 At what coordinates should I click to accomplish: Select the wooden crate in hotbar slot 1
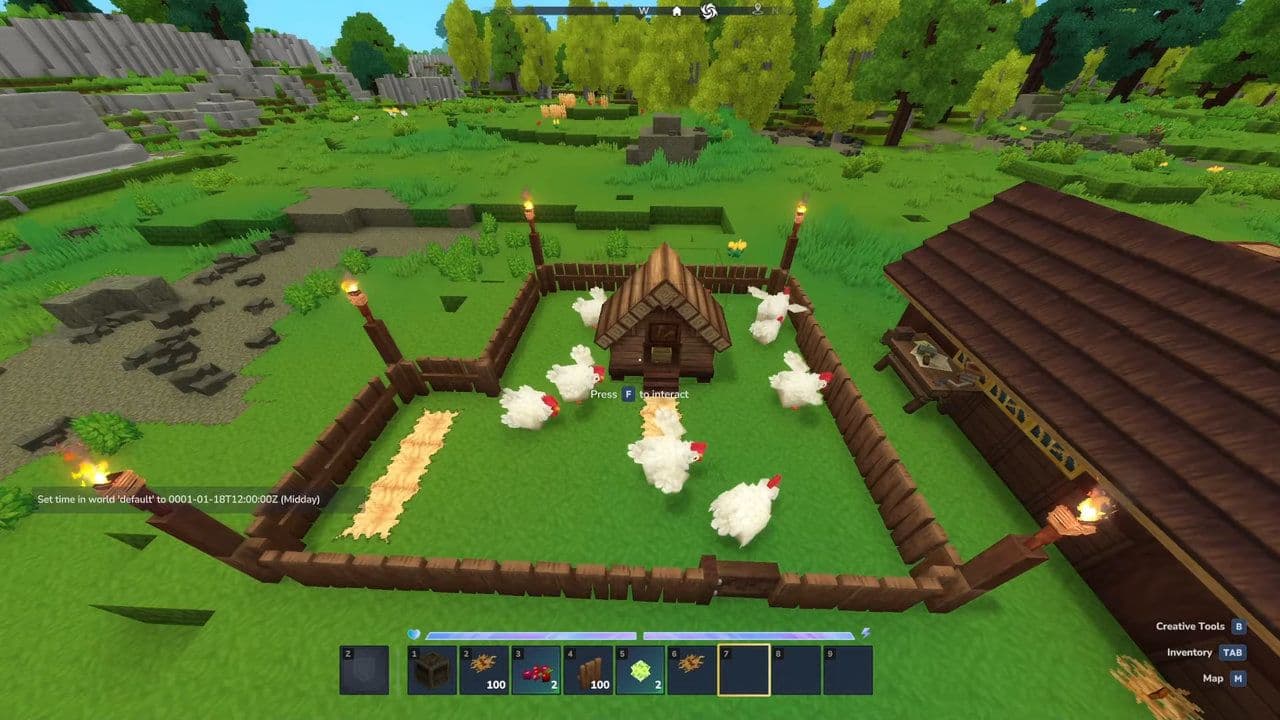pos(432,668)
